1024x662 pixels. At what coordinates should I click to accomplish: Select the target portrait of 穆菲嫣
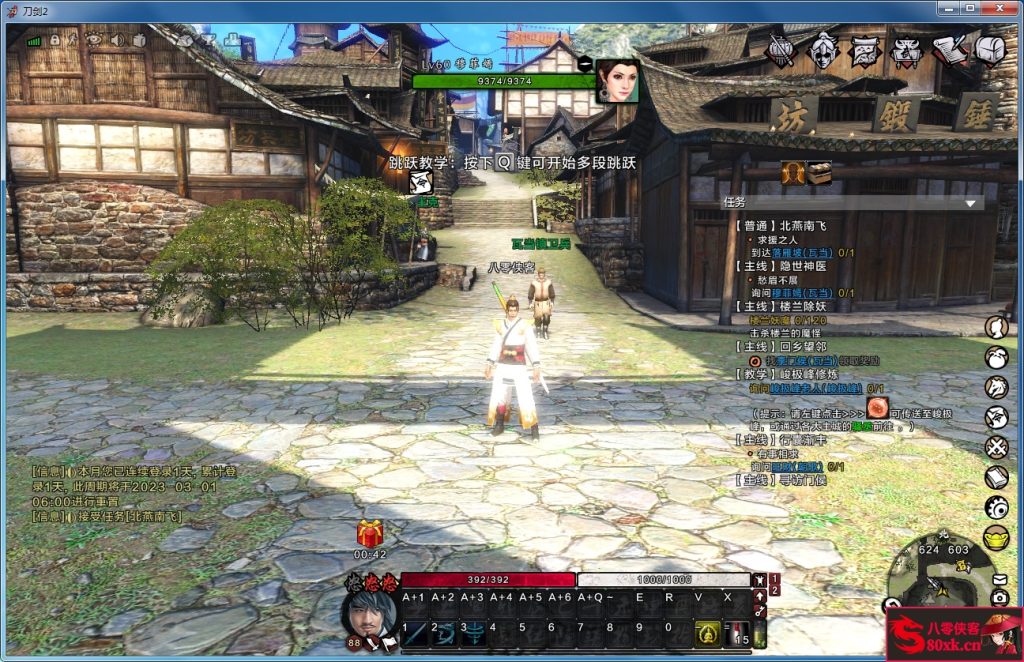click(x=617, y=80)
